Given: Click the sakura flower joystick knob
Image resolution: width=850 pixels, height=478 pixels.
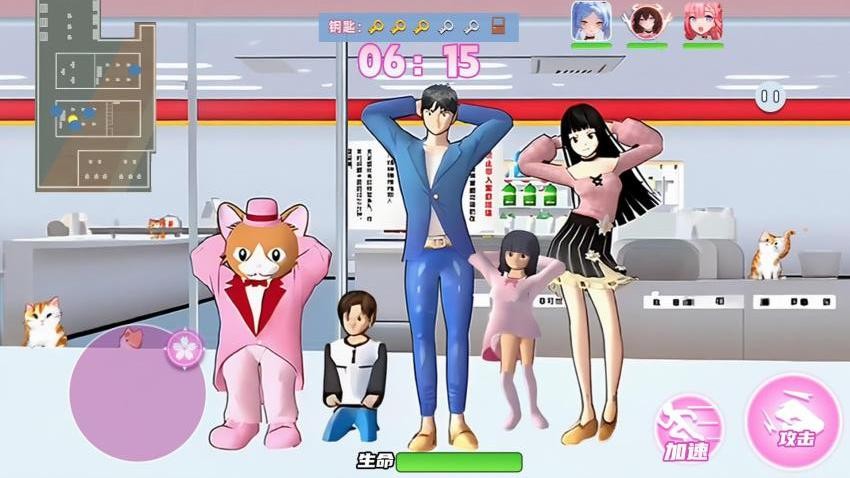Looking at the screenshot, I should pyautogui.click(x=185, y=347).
